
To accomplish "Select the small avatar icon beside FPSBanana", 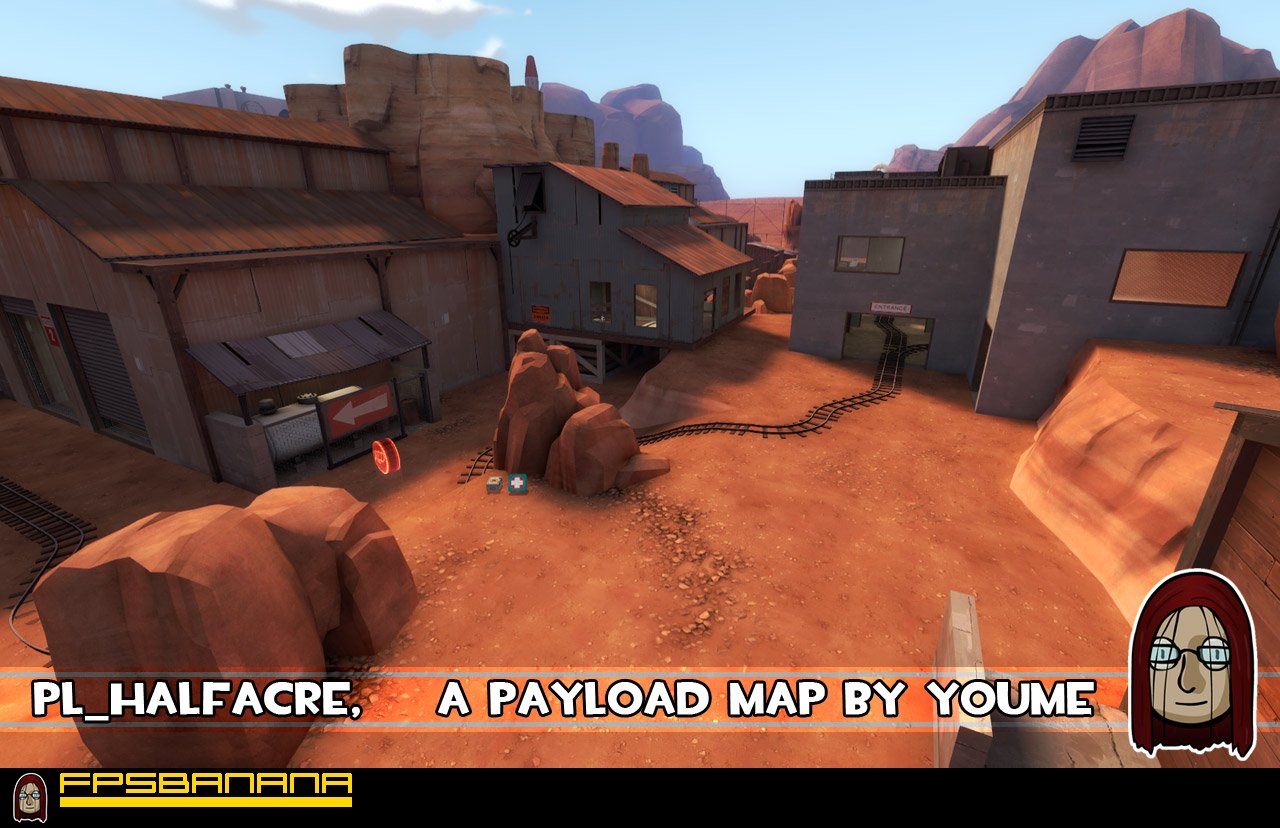I will 30,797.
